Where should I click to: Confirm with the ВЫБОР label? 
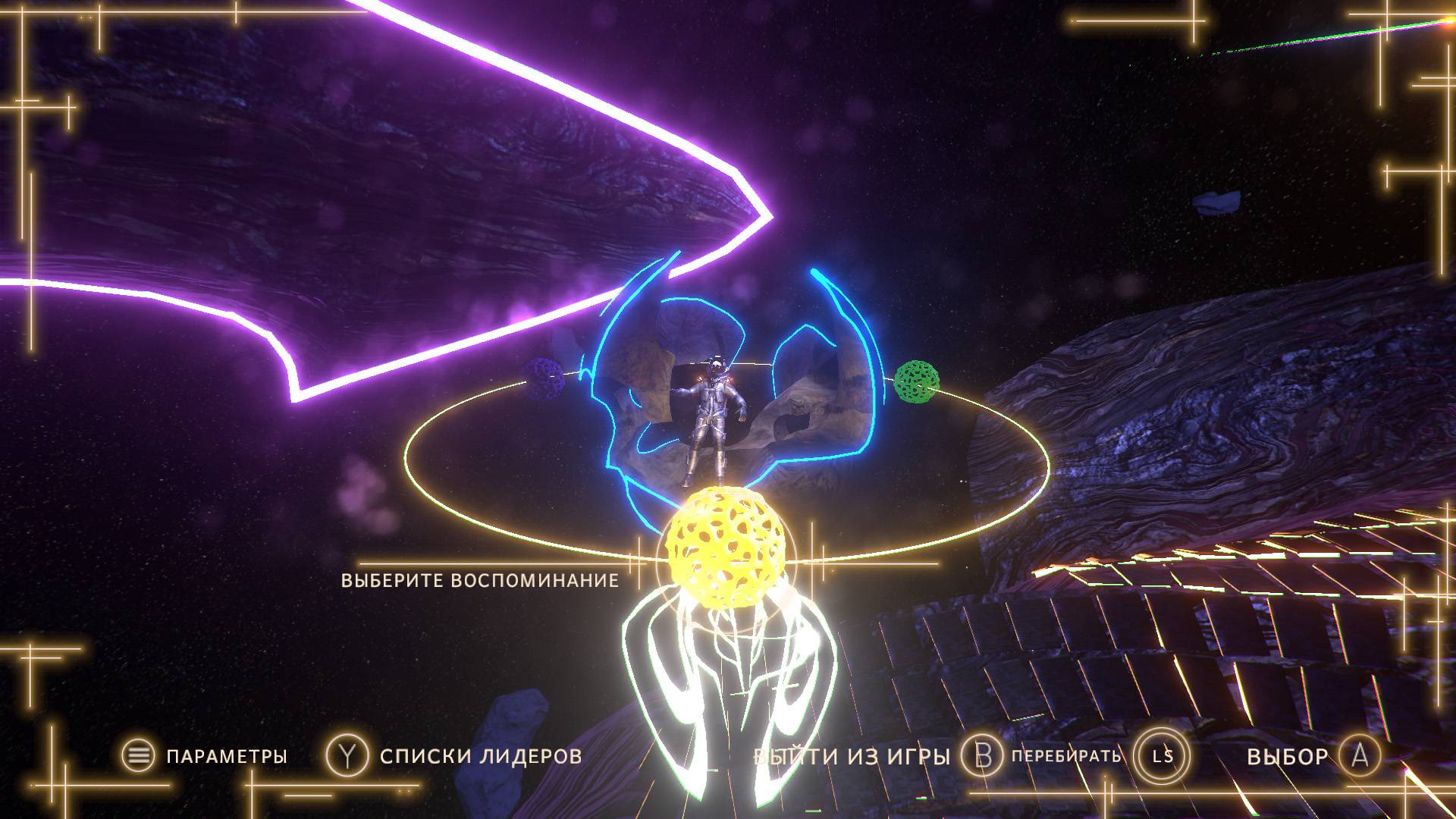(x=1287, y=756)
